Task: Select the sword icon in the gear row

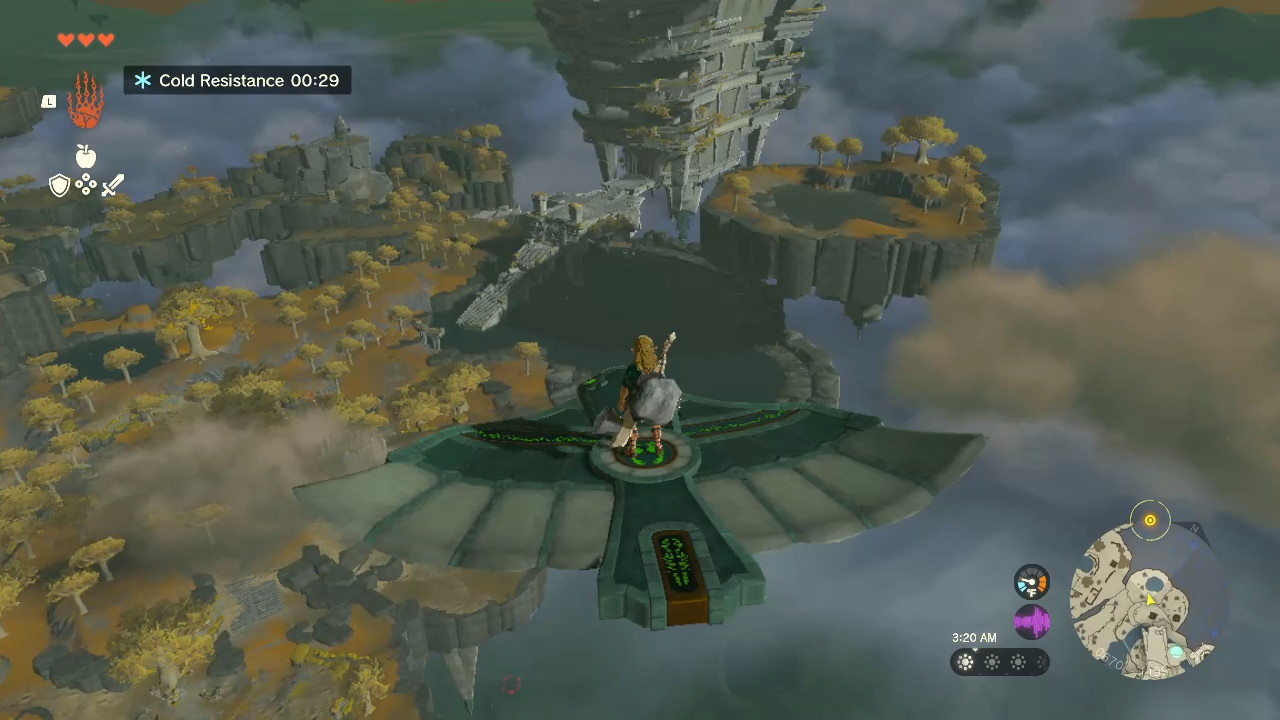Action: (112, 185)
